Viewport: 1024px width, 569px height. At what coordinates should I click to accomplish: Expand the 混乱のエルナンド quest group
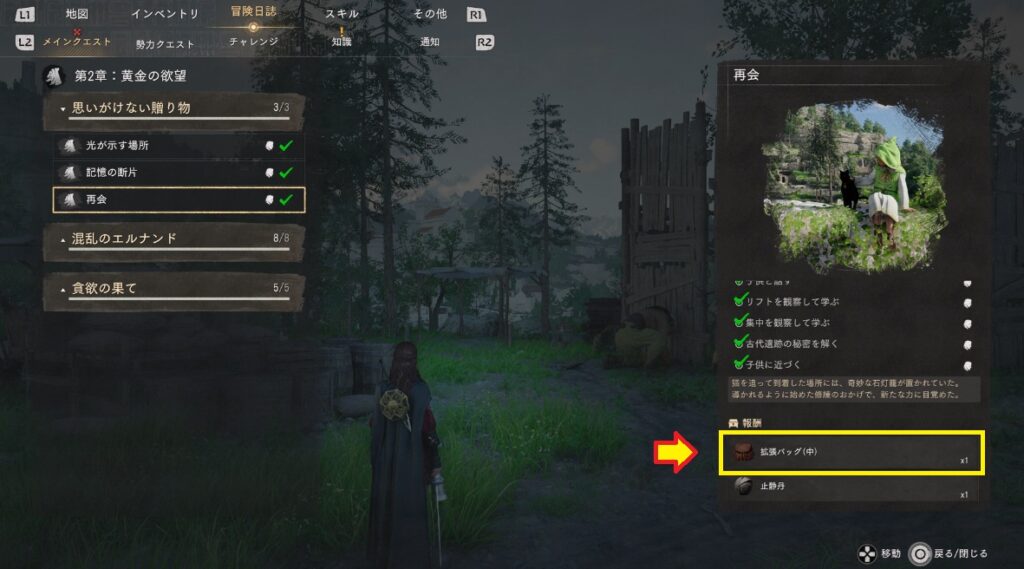pyautogui.click(x=174, y=239)
